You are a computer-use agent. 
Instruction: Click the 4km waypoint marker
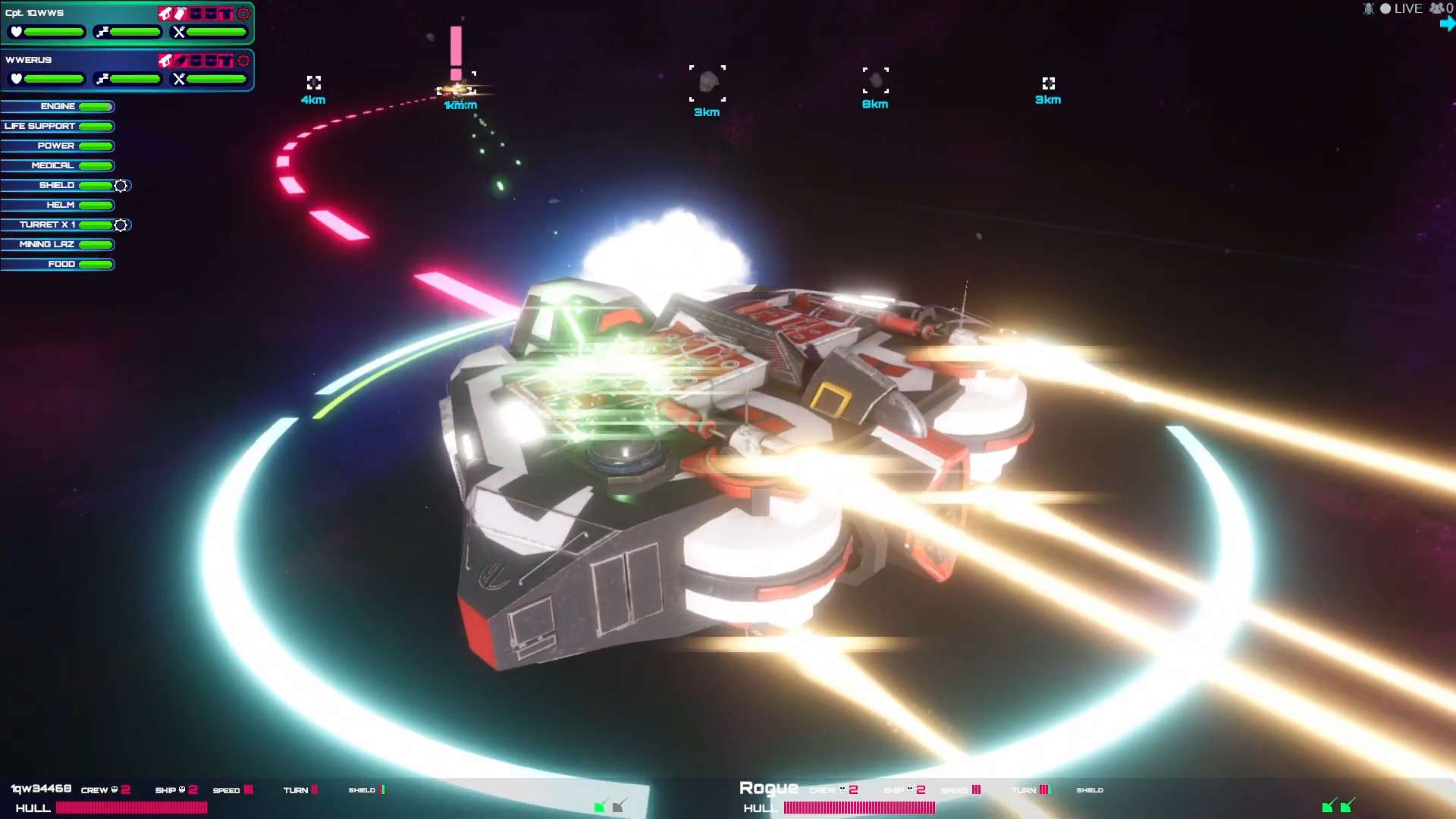[x=313, y=83]
